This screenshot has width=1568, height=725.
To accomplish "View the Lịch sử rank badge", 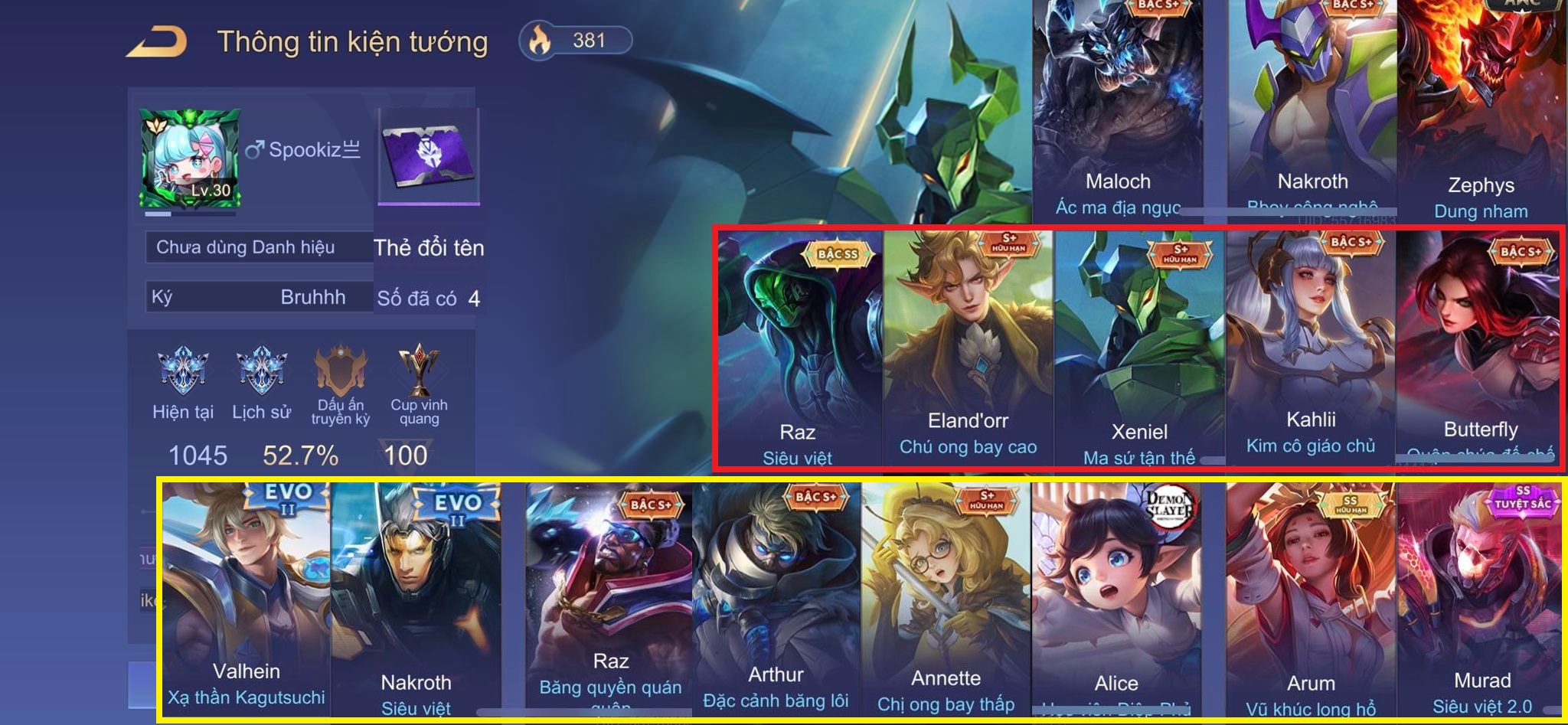I will tap(261, 371).
